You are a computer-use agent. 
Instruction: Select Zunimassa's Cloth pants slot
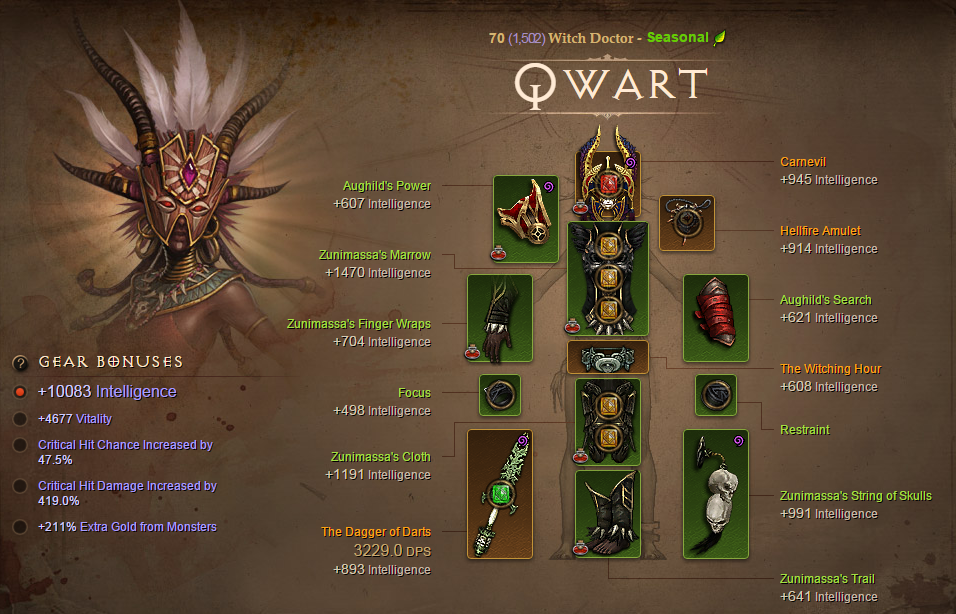point(607,420)
